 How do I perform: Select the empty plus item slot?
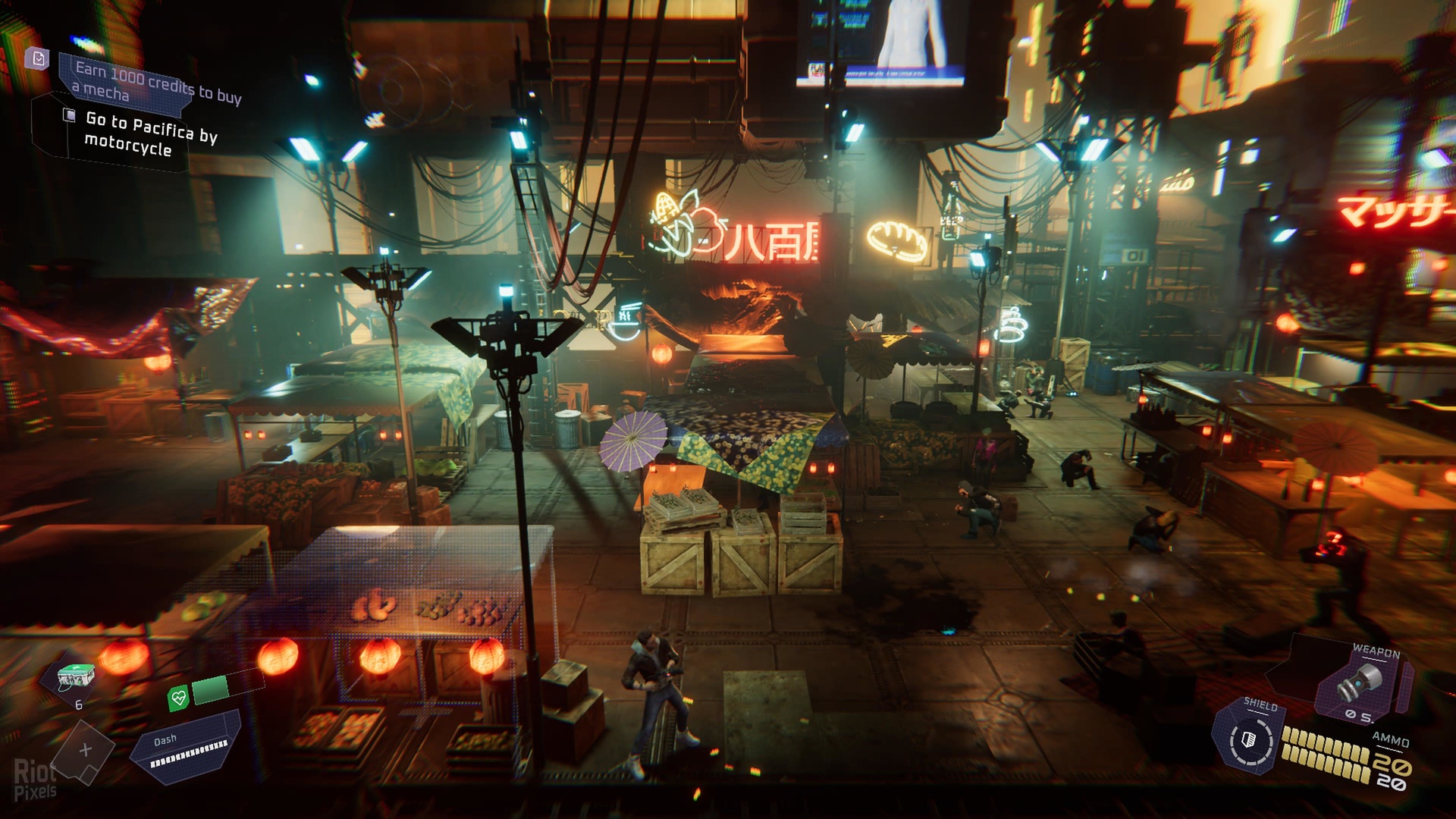coord(85,750)
